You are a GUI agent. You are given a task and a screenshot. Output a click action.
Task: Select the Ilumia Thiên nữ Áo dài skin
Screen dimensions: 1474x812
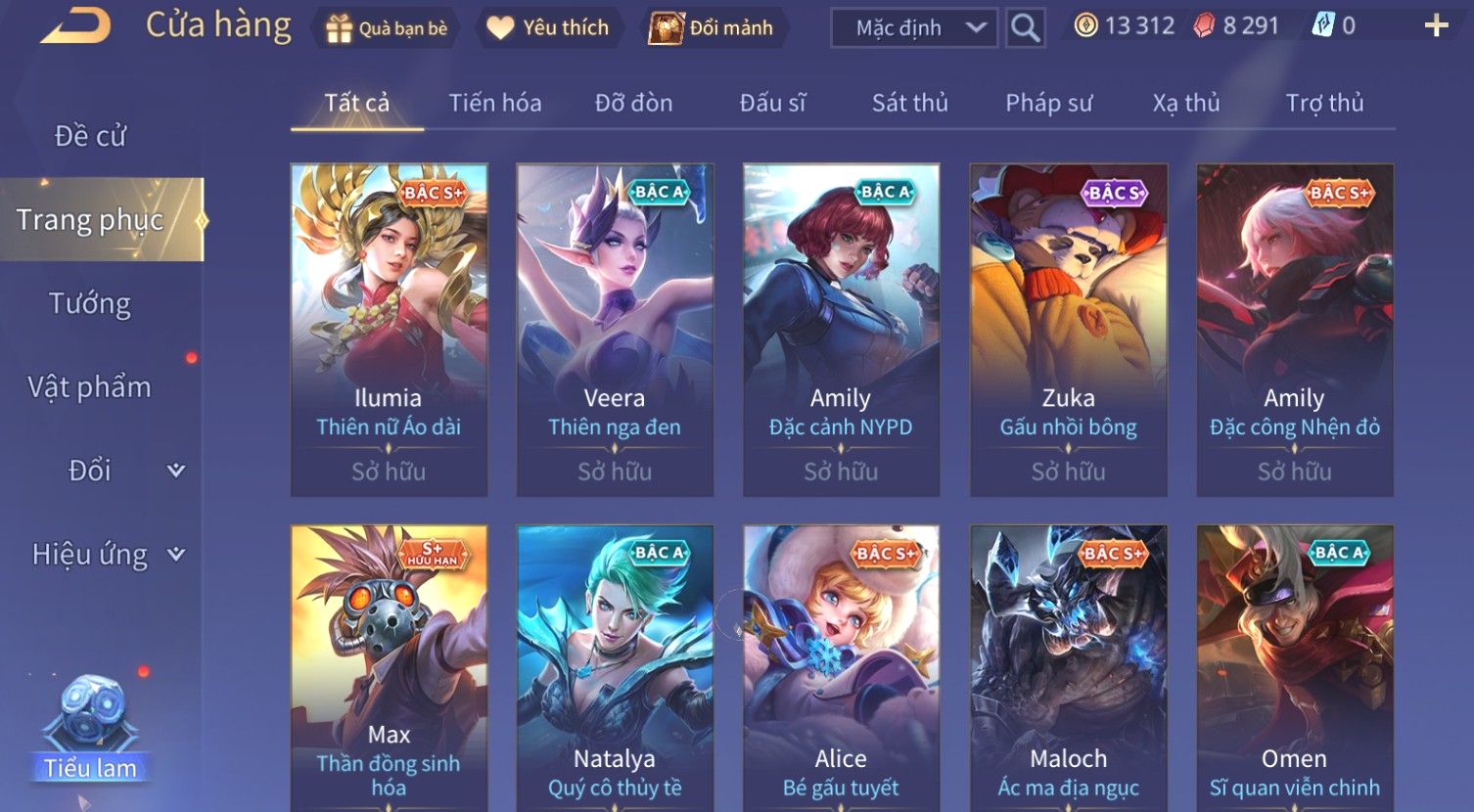389,329
